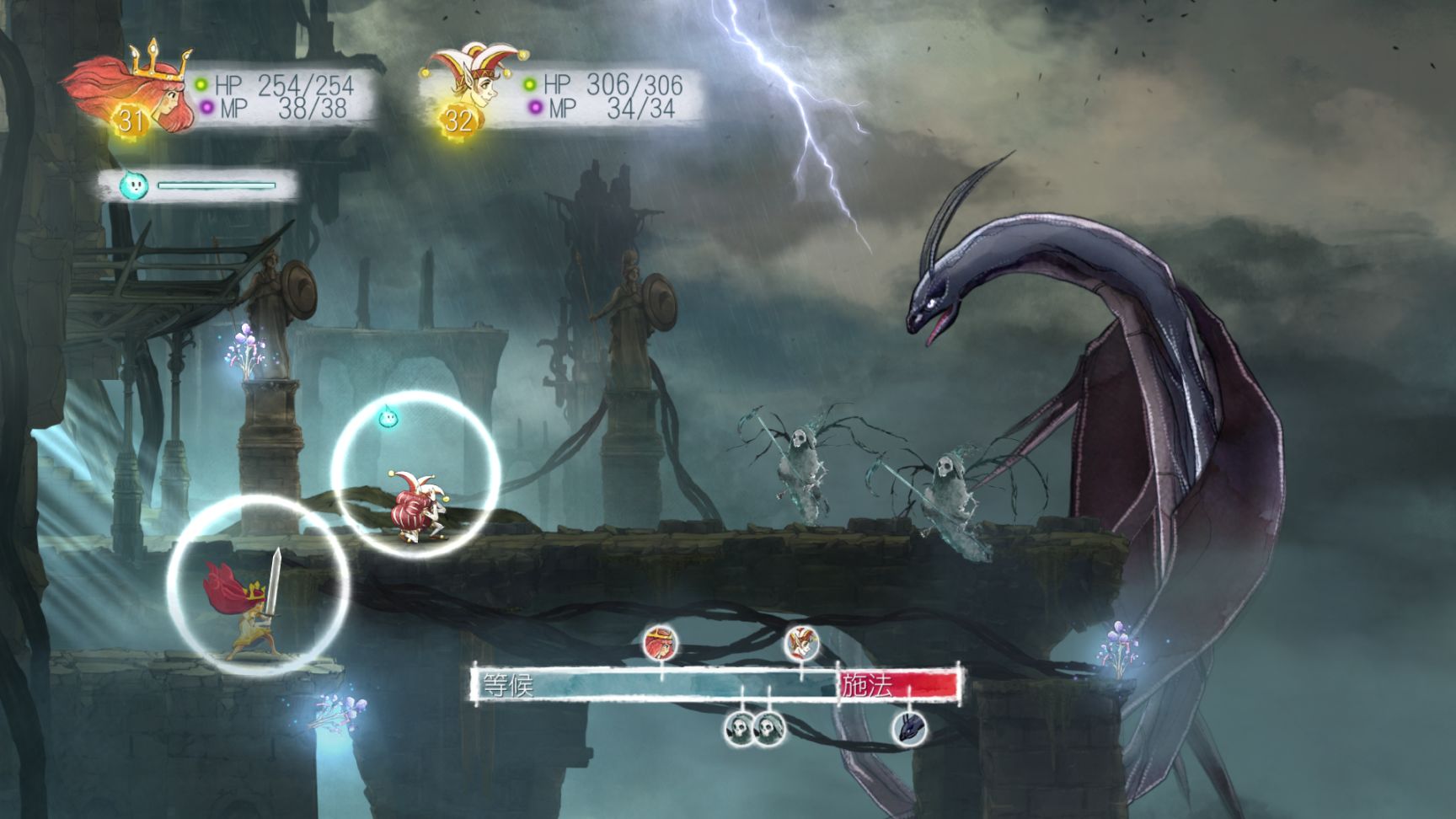This screenshot has height=819, width=1456.
Task: Click the jester's marker on the battle timeline
Action: click(801, 644)
